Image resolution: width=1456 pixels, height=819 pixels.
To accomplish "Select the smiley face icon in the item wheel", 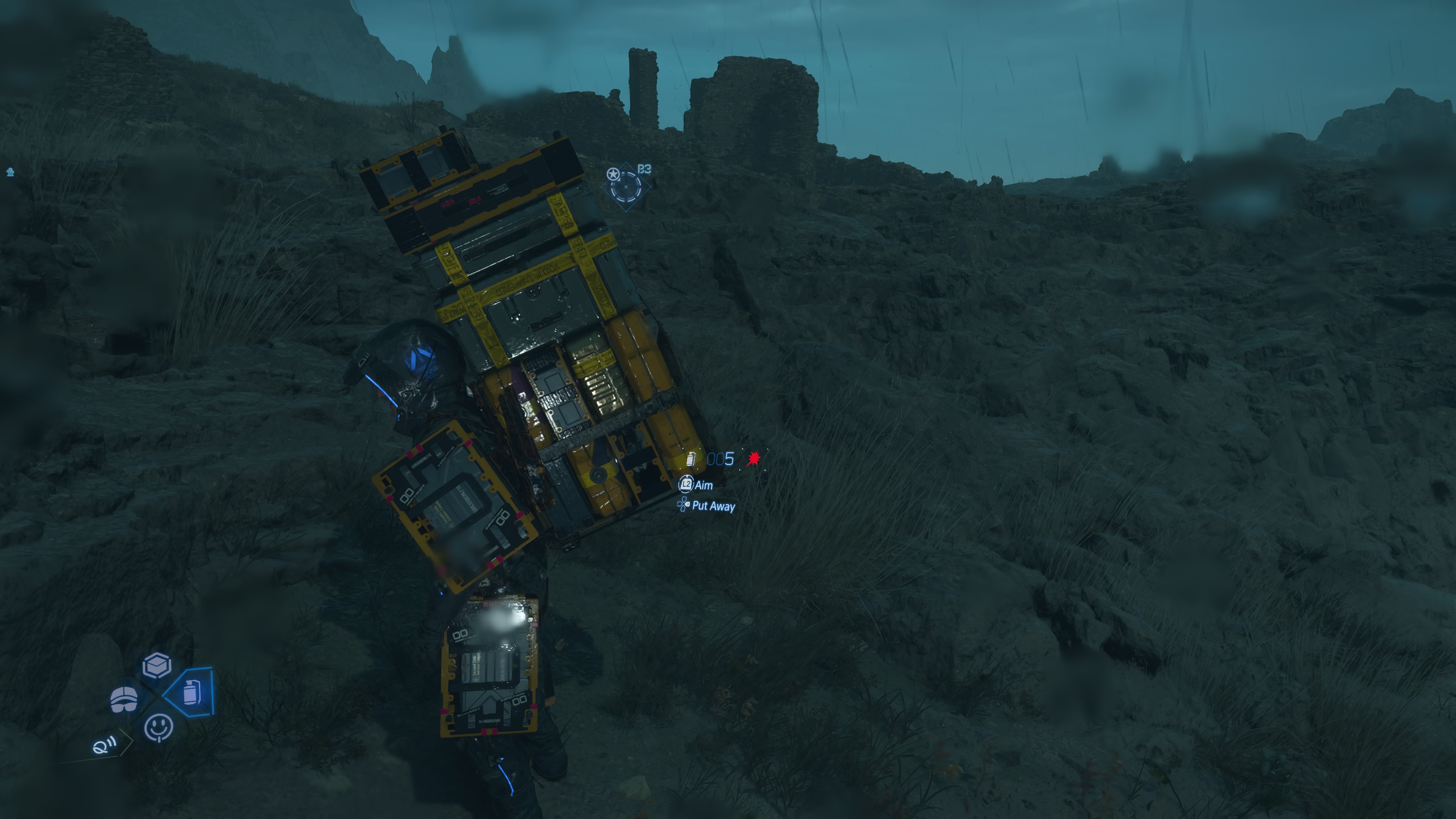I will (158, 727).
